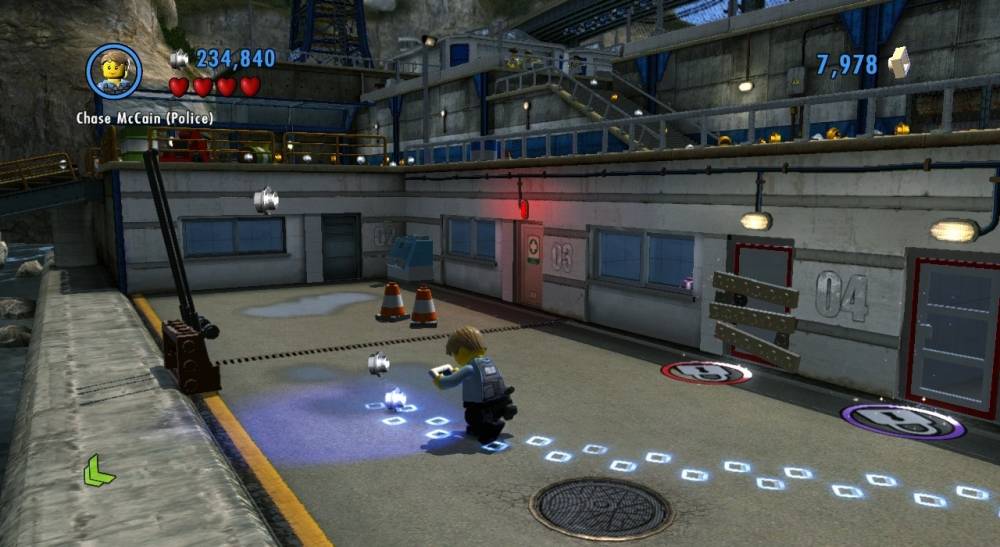Click the green waypoint direction arrow

click(x=98, y=469)
